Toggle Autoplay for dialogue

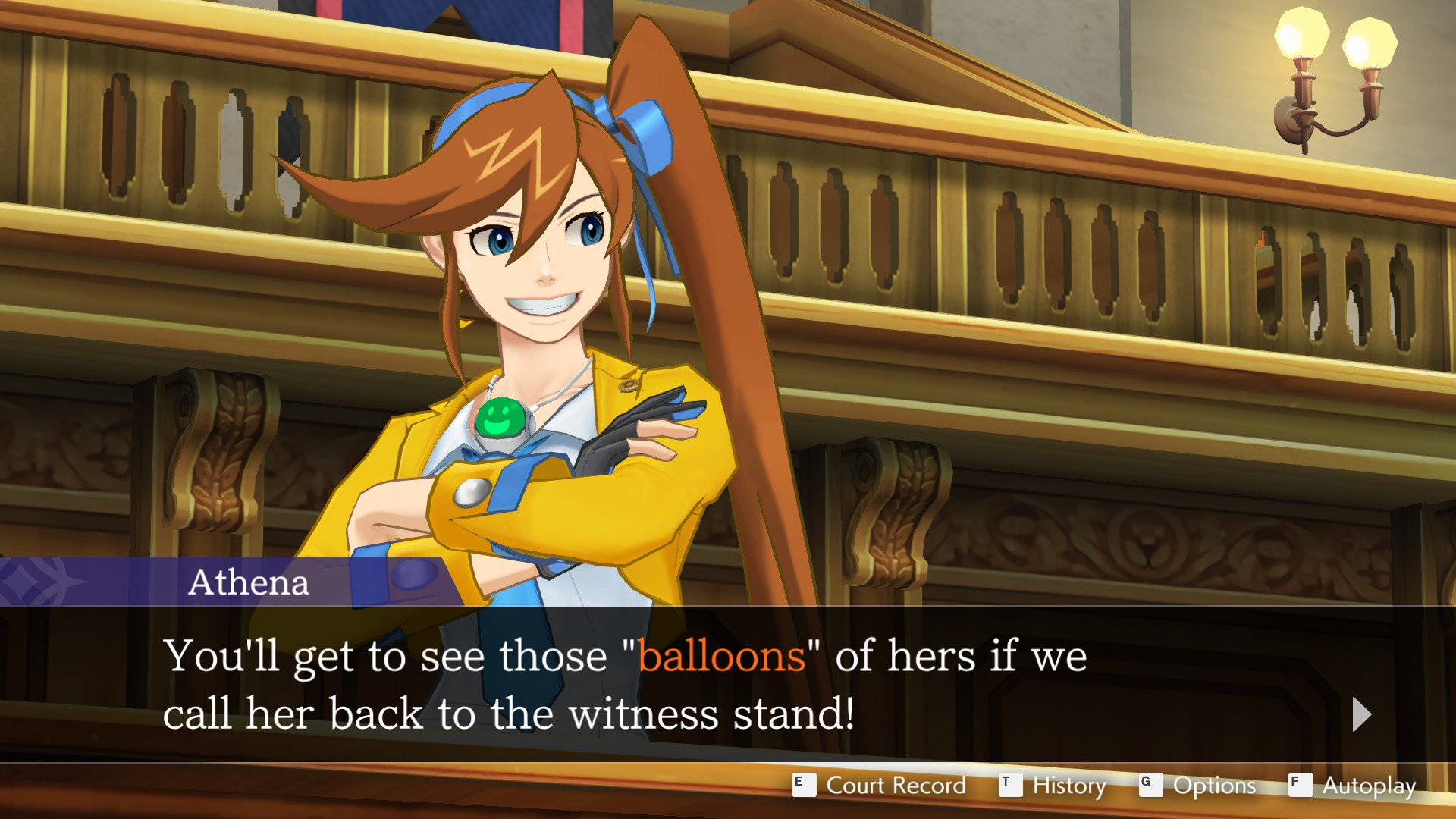coord(1353,786)
